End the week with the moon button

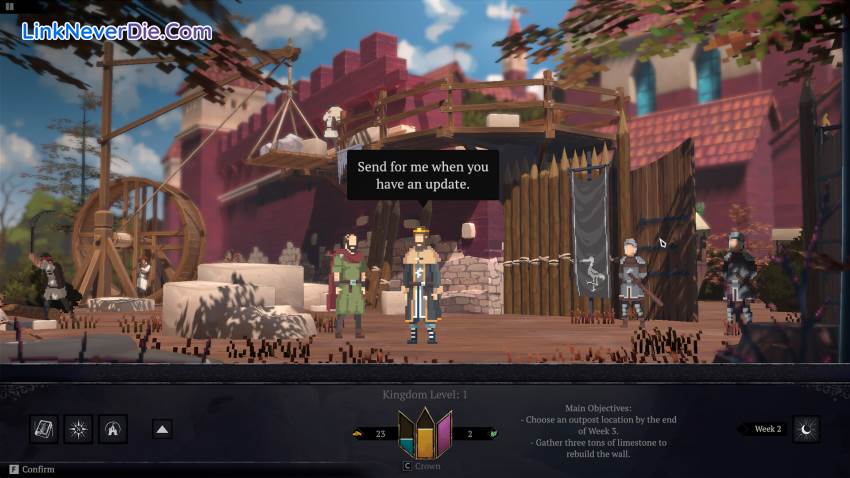[x=806, y=429]
